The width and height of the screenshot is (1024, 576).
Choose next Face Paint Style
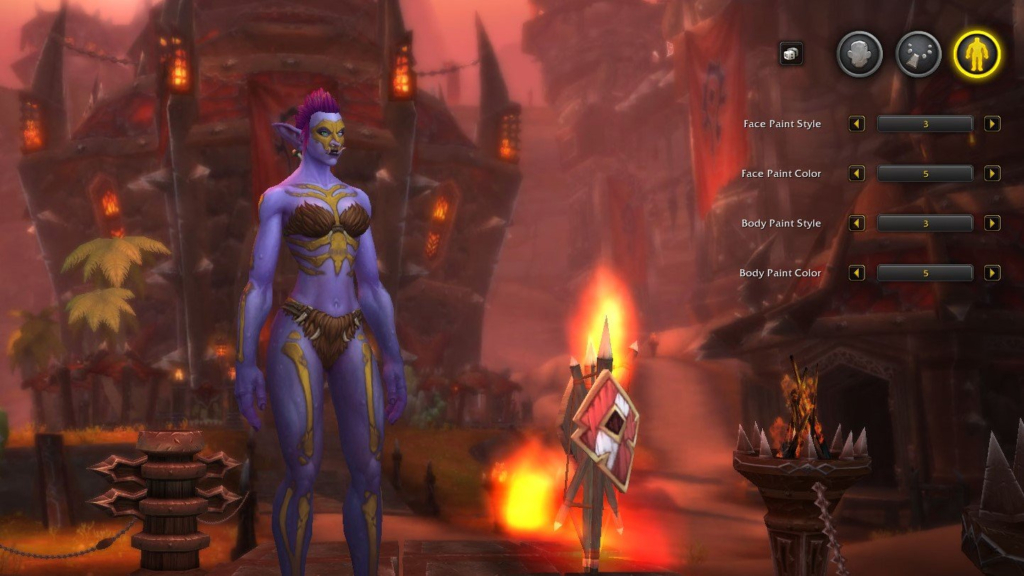coord(992,124)
